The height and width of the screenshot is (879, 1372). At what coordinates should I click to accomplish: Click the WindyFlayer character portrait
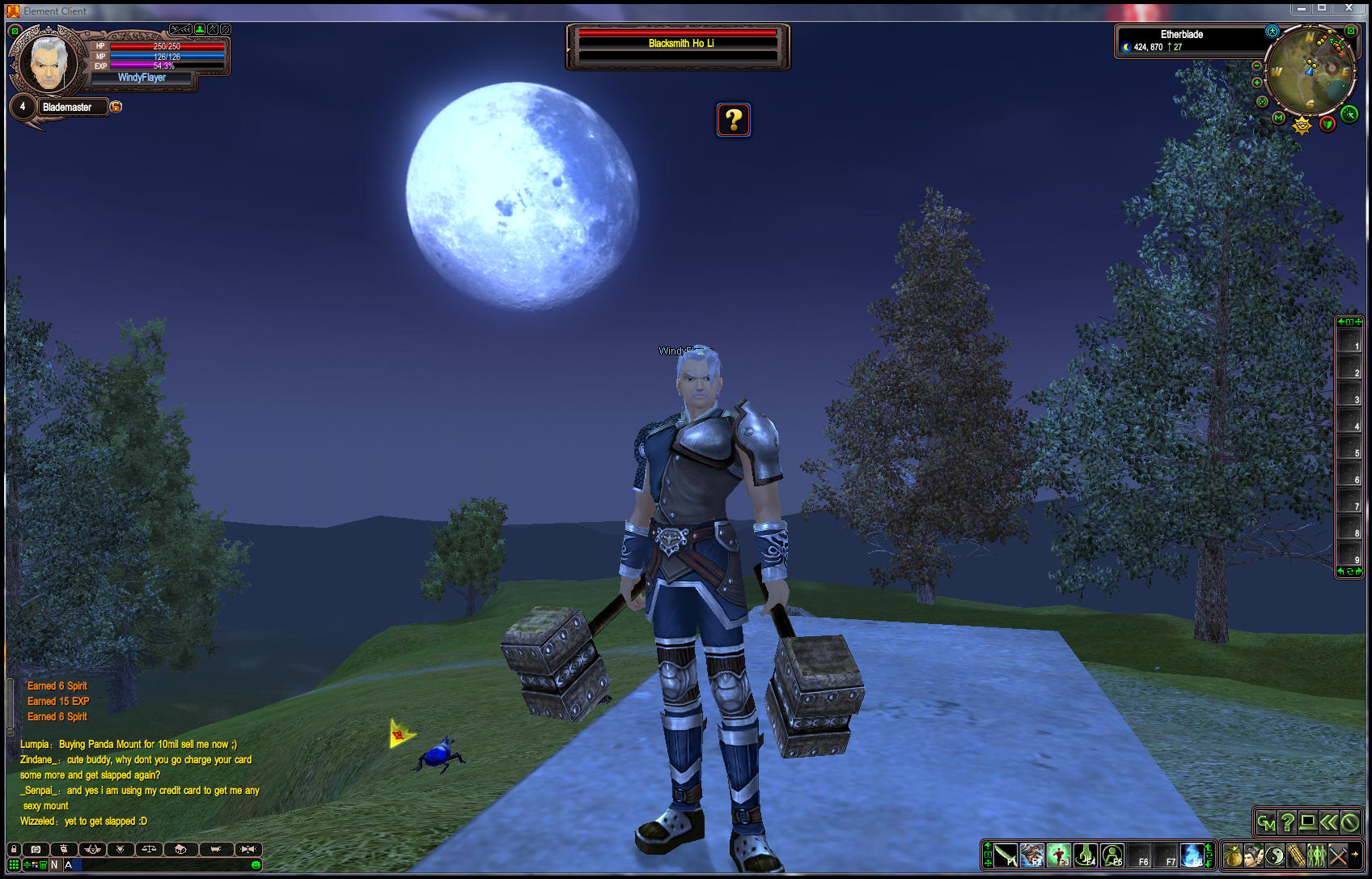coord(49,63)
